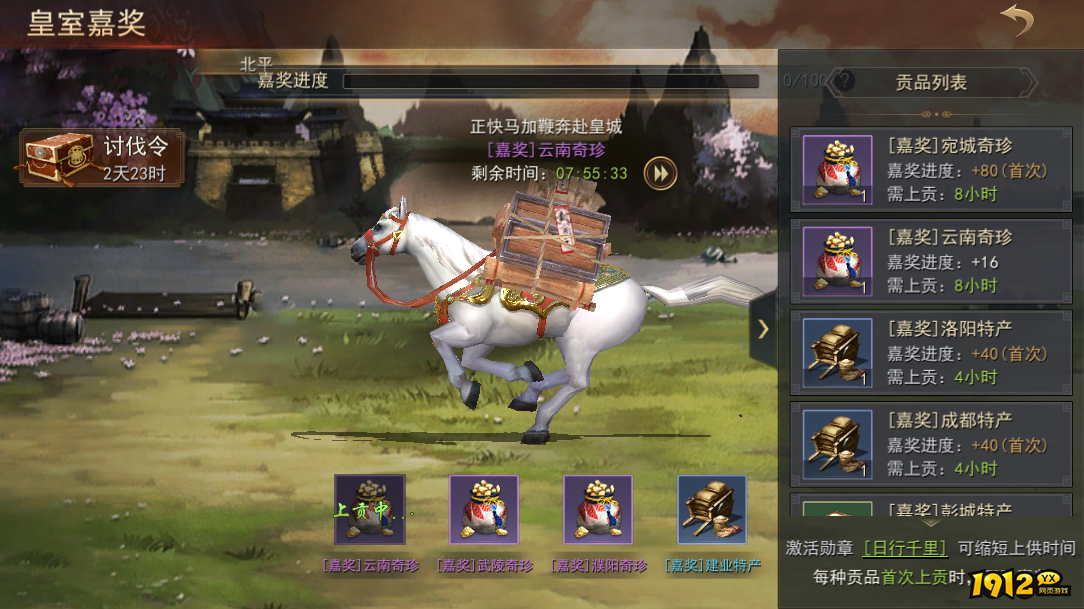This screenshot has width=1084, height=609.
Task: Open the question mark help icon
Action: 845,82
